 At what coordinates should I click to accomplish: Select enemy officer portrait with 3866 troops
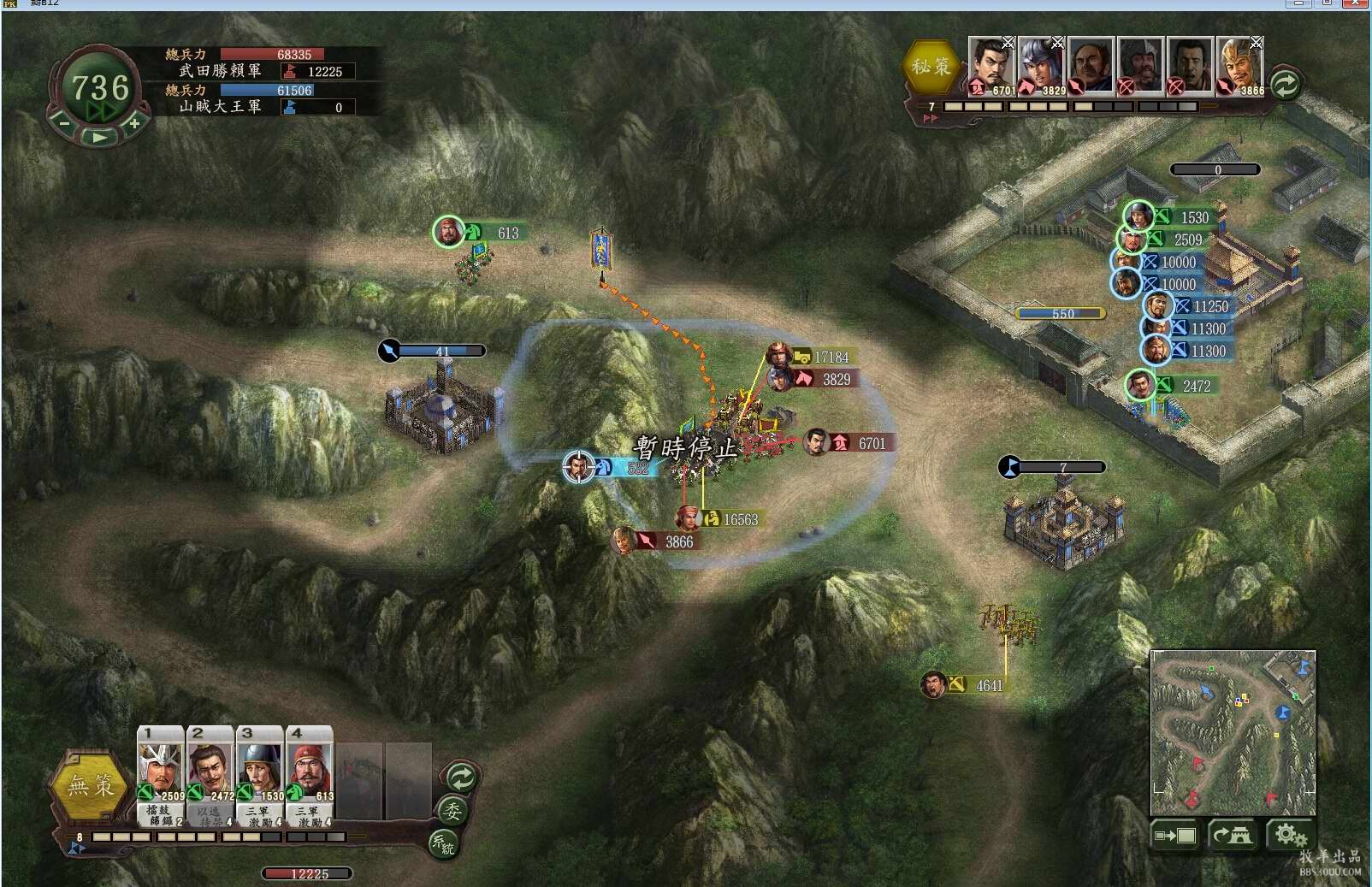(1239, 65)
